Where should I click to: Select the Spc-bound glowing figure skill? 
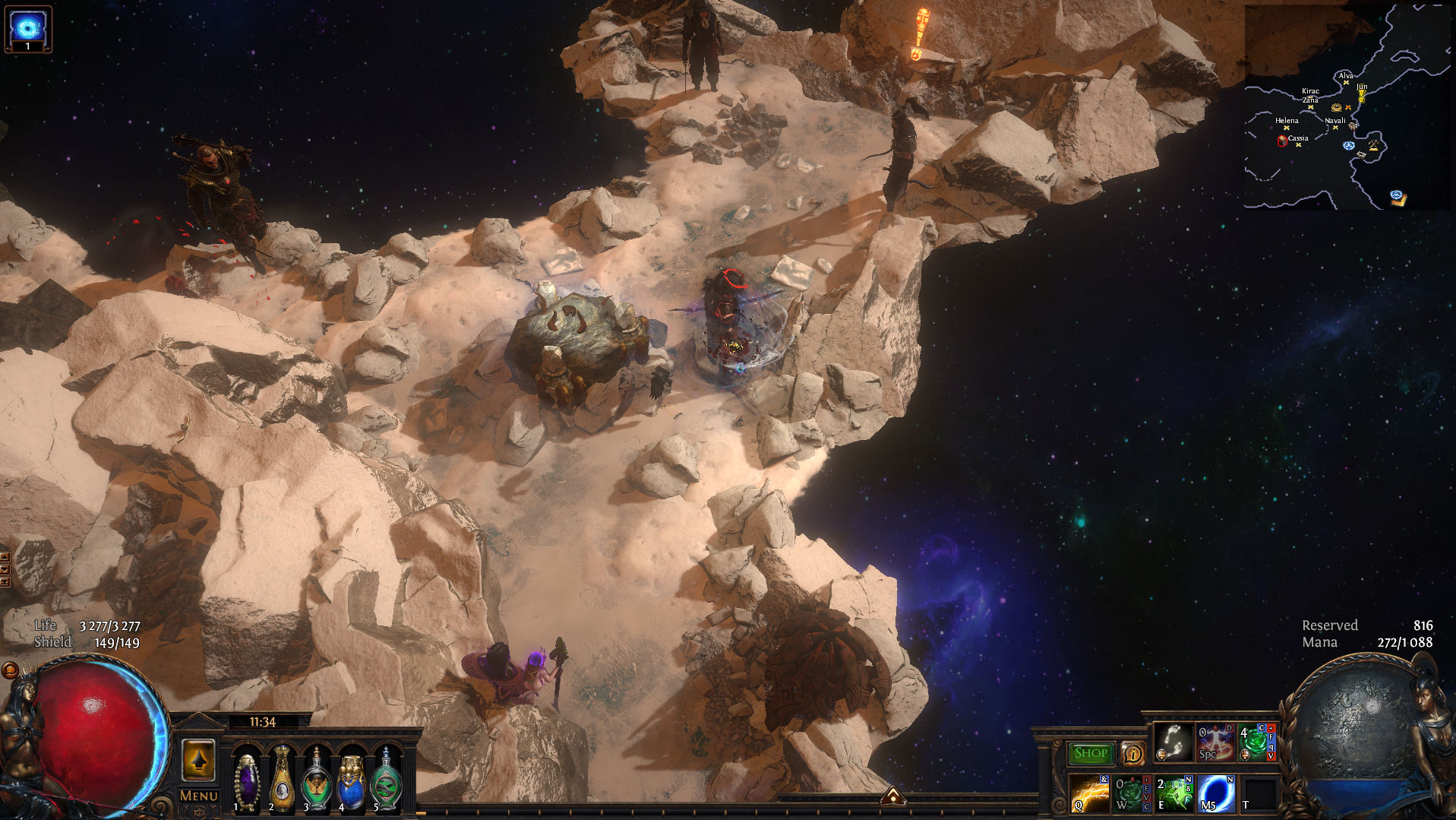click(1215, 742)
